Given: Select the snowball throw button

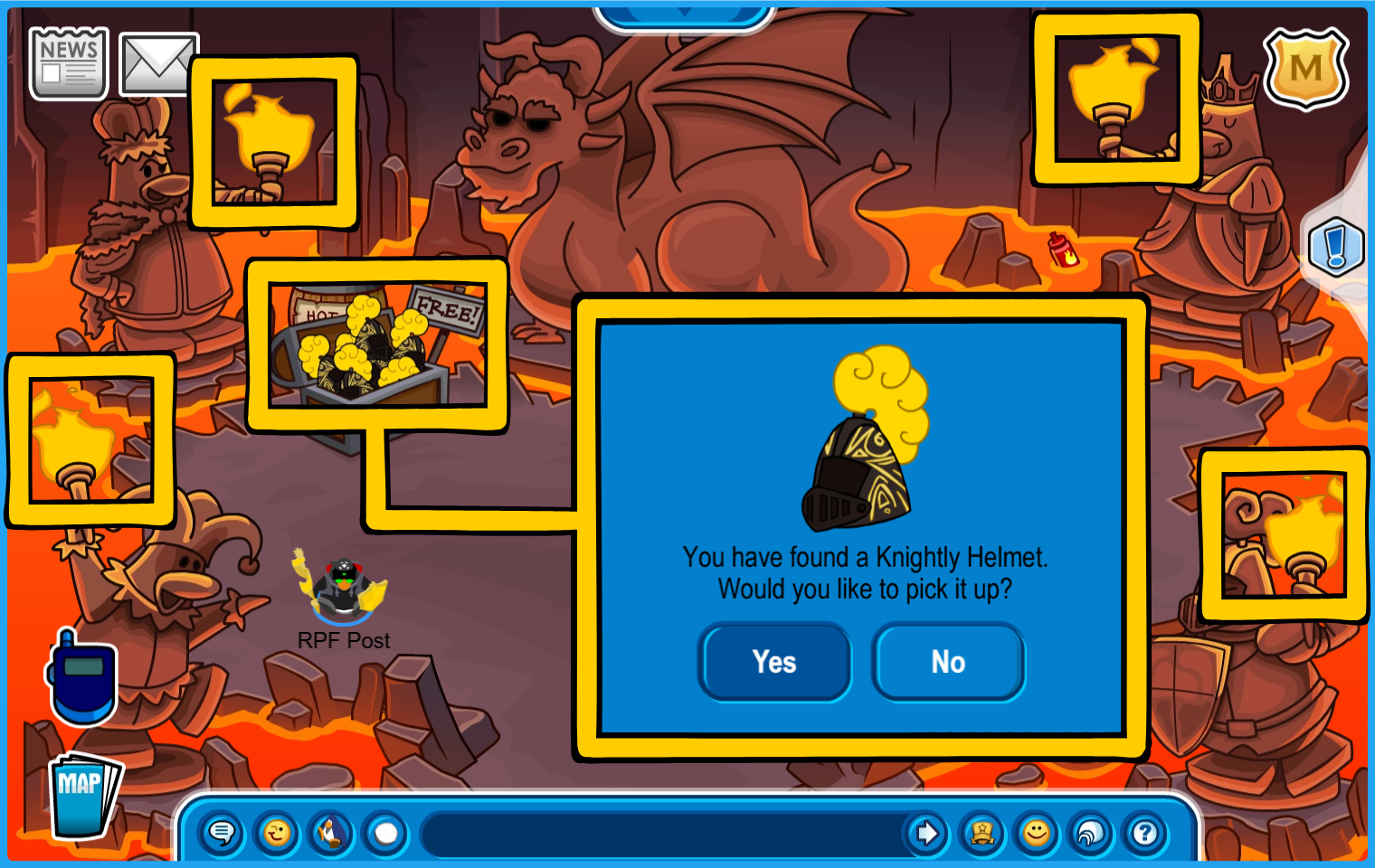Looking at the screenshot, I should pyautogui.click(x=386, y=833).
